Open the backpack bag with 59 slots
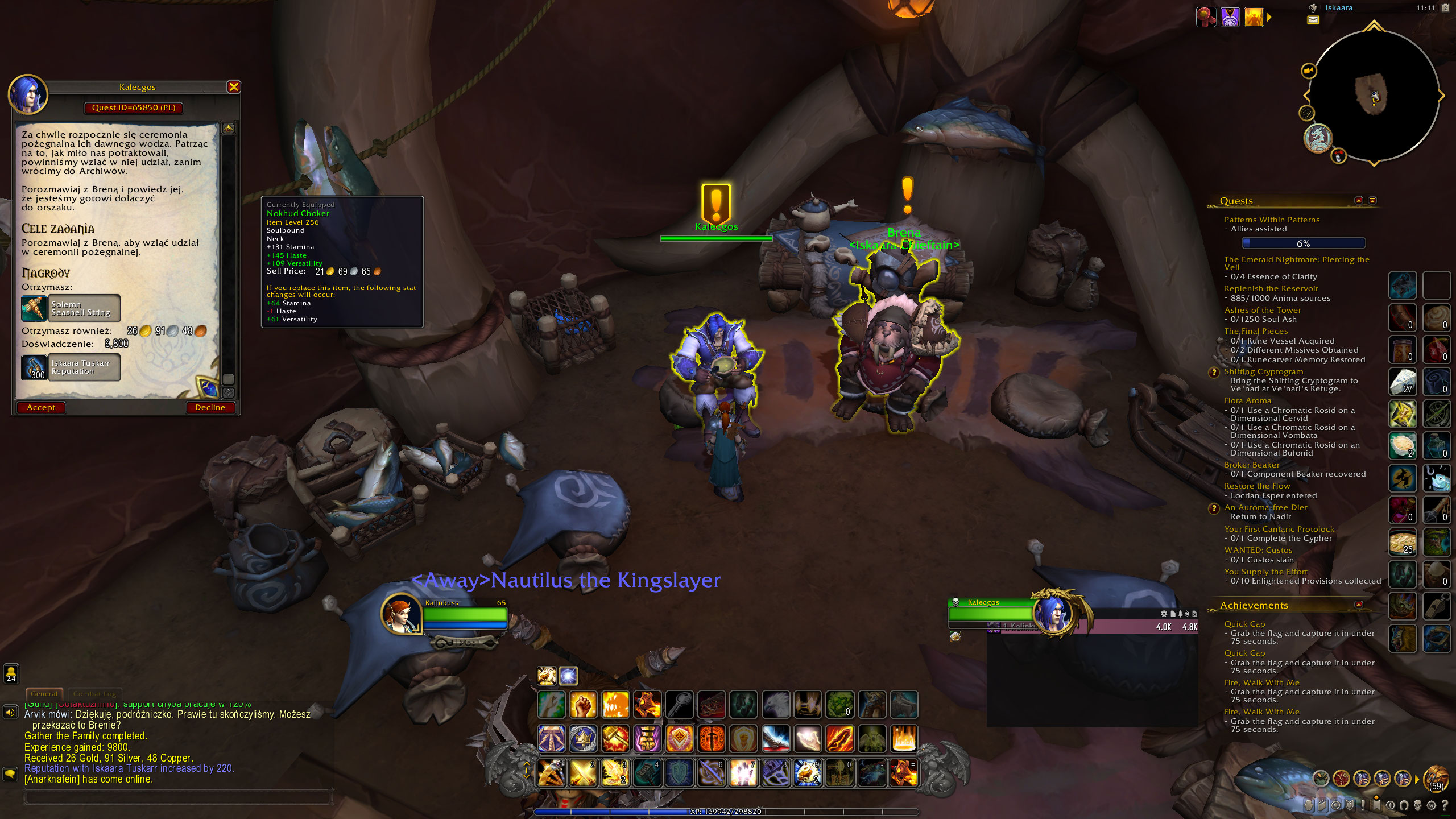1456x819 pixels. [x=1436, y=778]
